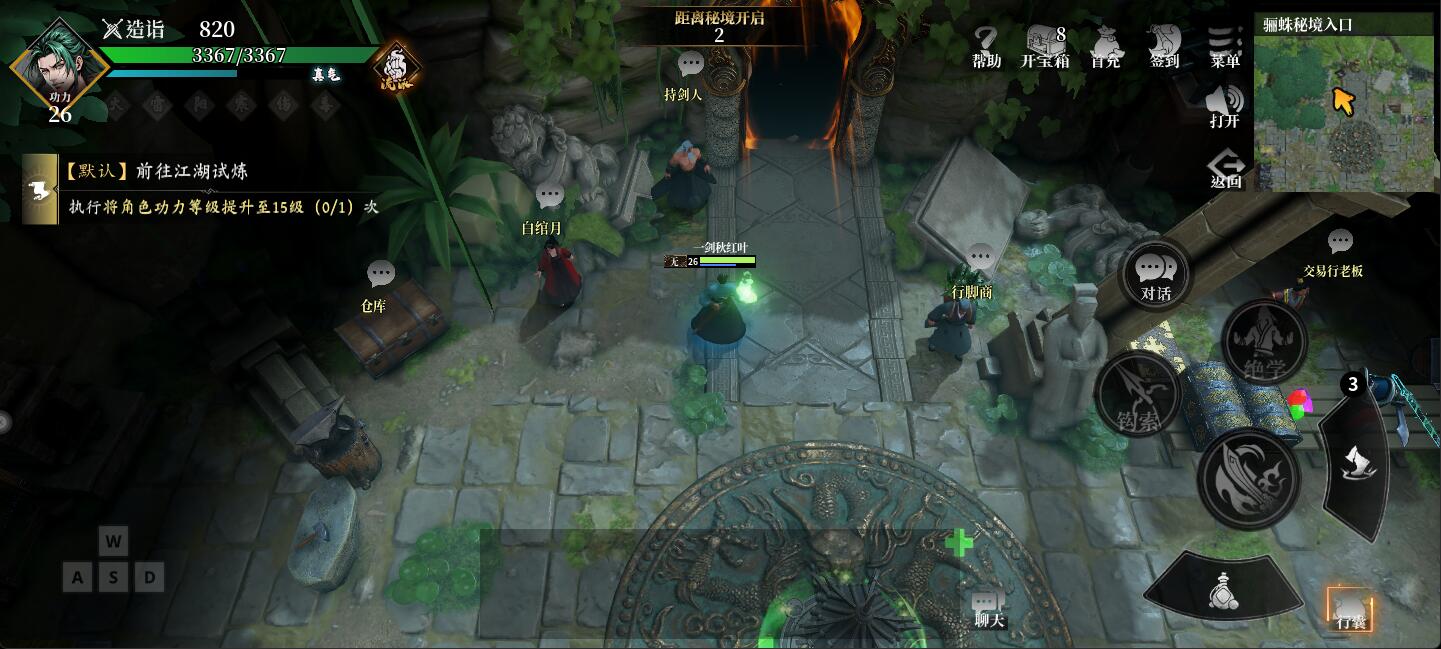This screenshot has height=649, width=1441.
Task: Toggle the 打开 sound speaker icon
Action: click(x=1225, y=106)
